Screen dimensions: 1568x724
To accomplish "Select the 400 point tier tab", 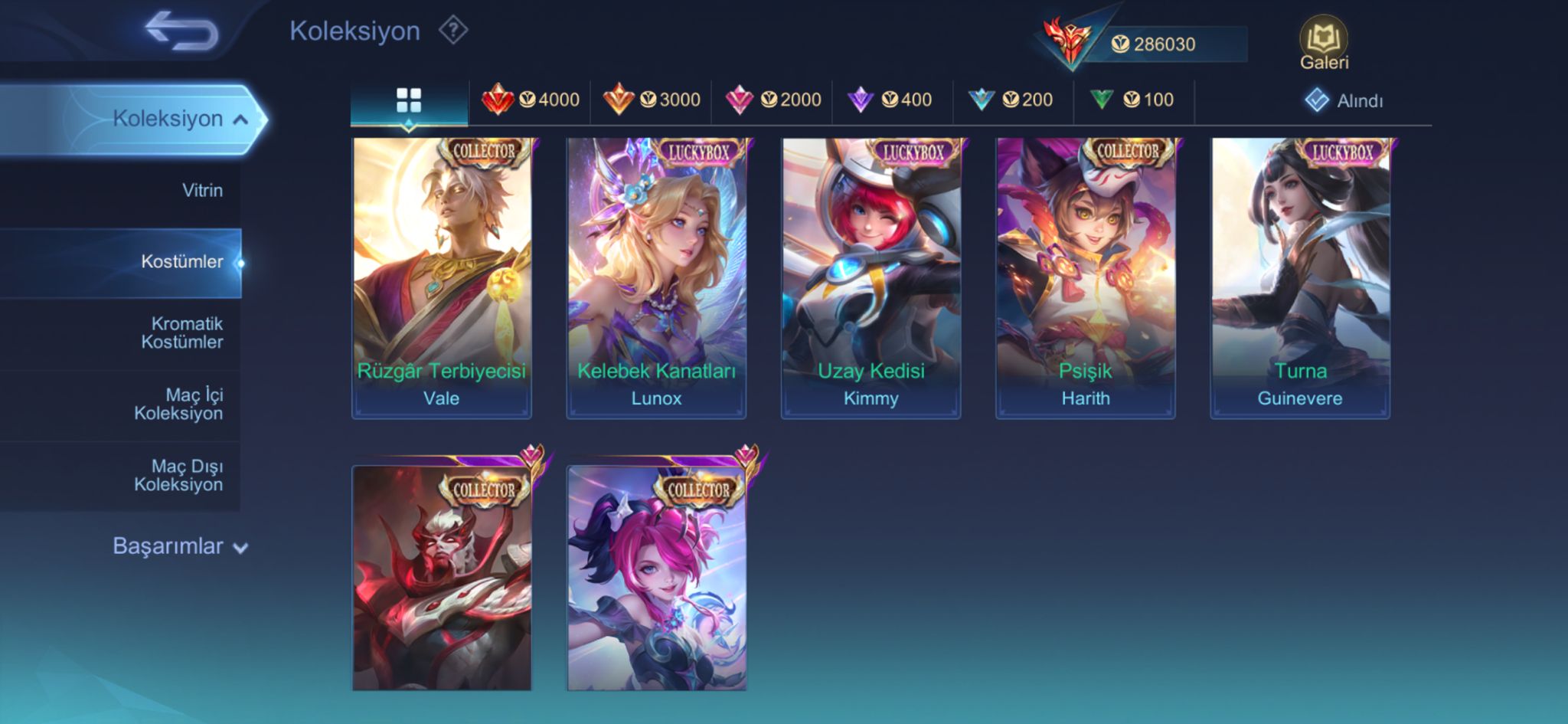I will coord(890,100).
